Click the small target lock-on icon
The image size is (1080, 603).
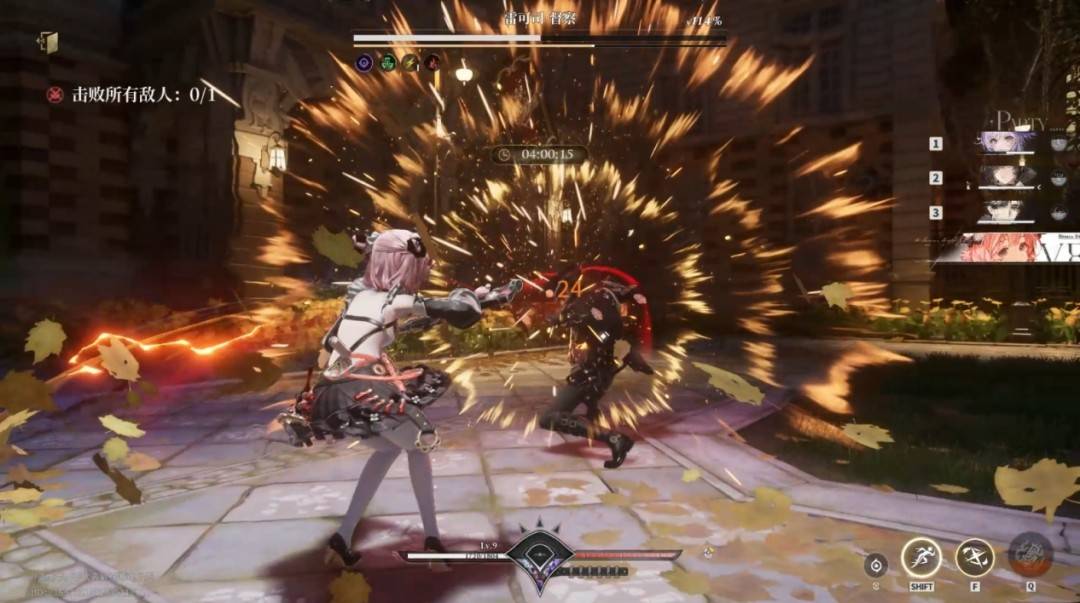click(x=876, y=564)
